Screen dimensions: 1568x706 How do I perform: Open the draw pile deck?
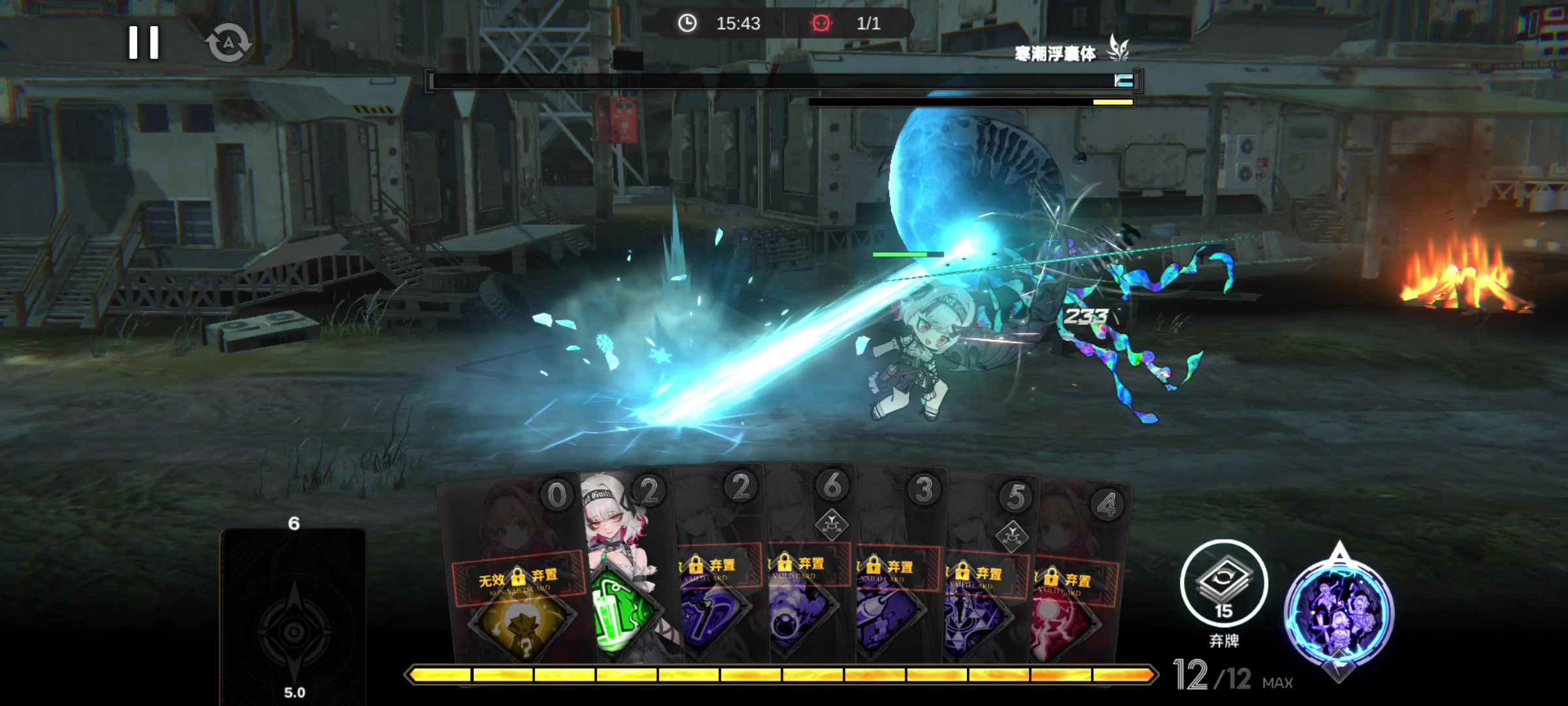click(293, 614)
